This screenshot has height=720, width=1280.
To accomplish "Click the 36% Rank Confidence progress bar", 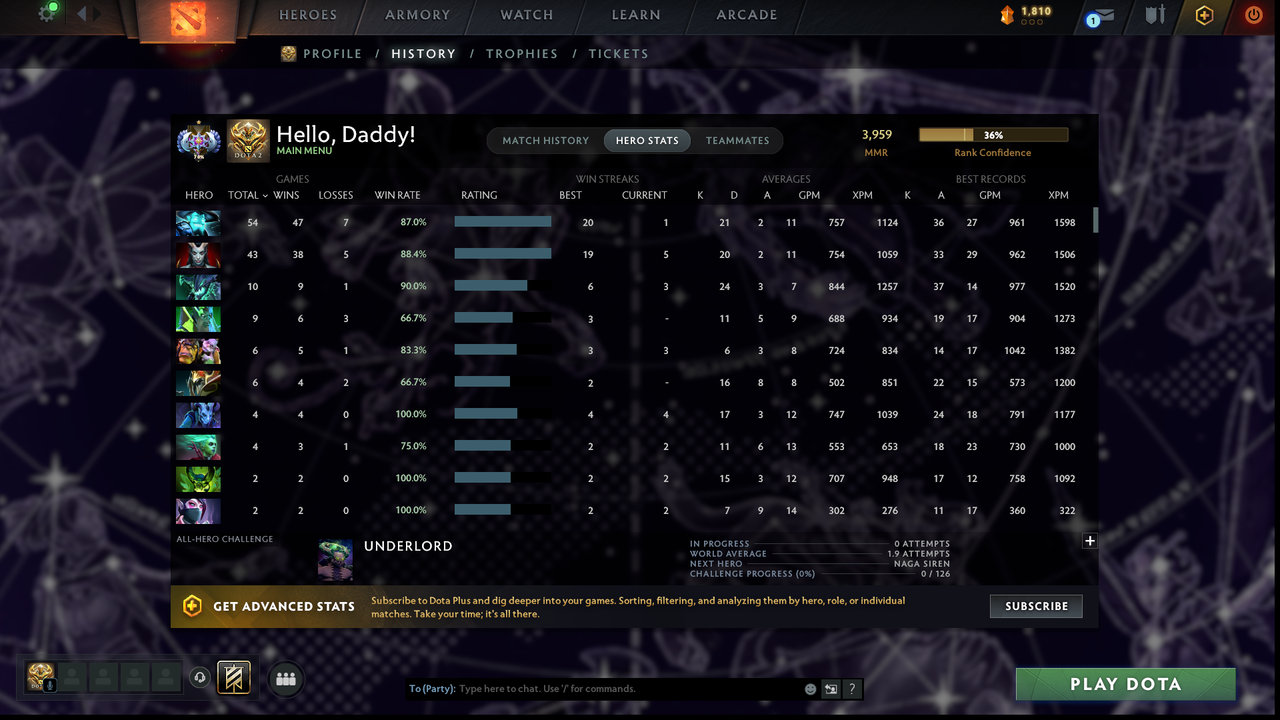I will [993, 133].
